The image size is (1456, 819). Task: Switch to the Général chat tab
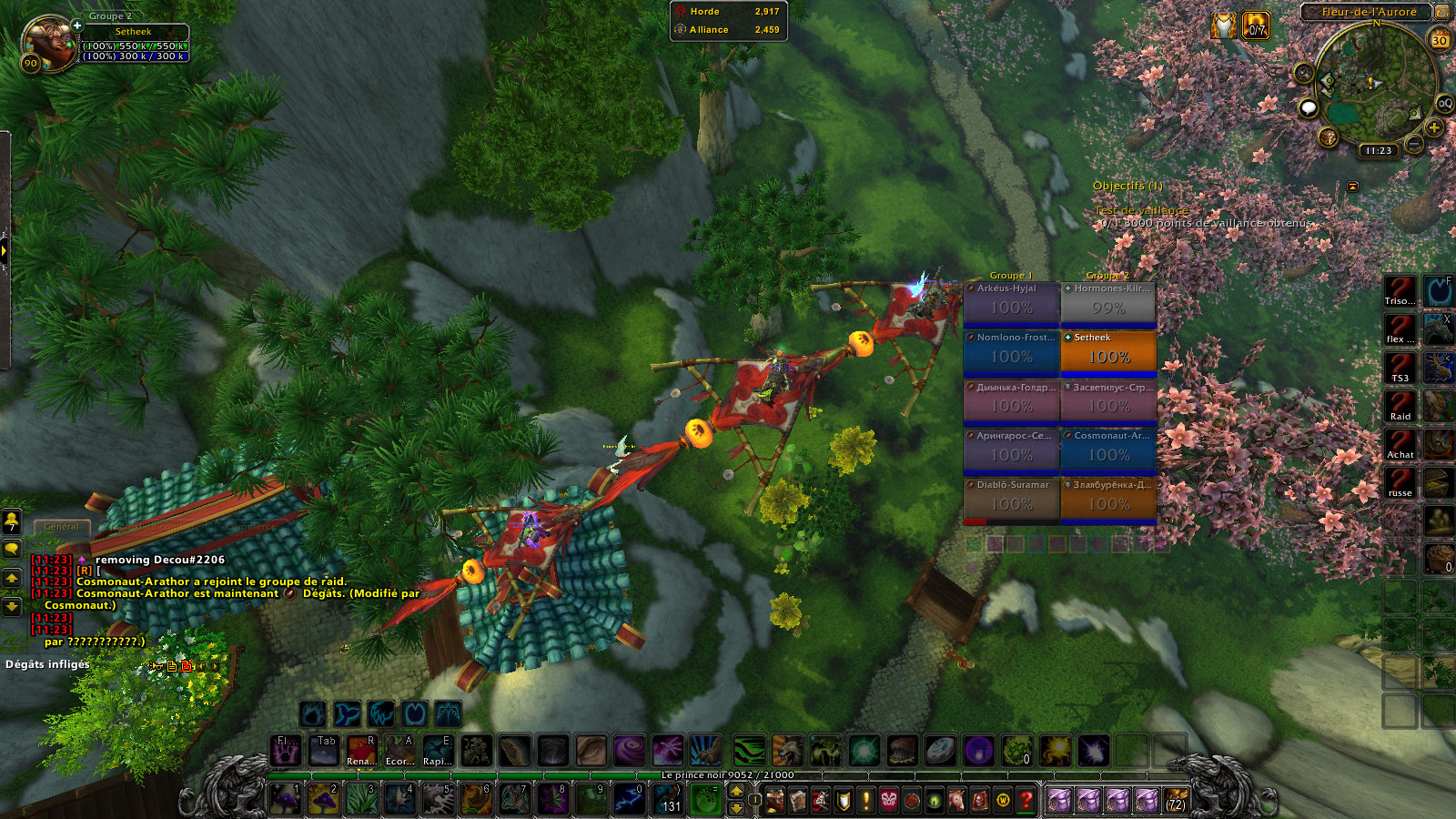click(x=62, y=527)
